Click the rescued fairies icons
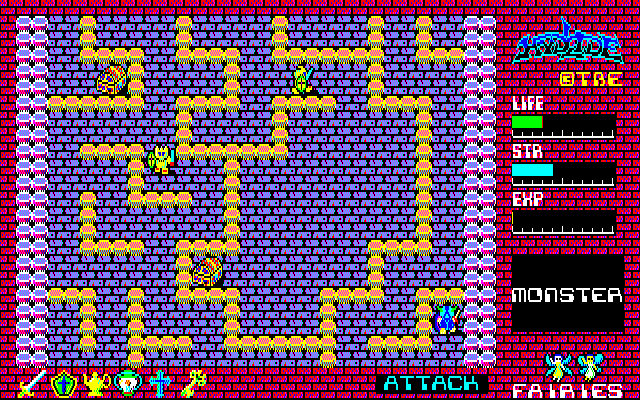 (x=575, y=367)
